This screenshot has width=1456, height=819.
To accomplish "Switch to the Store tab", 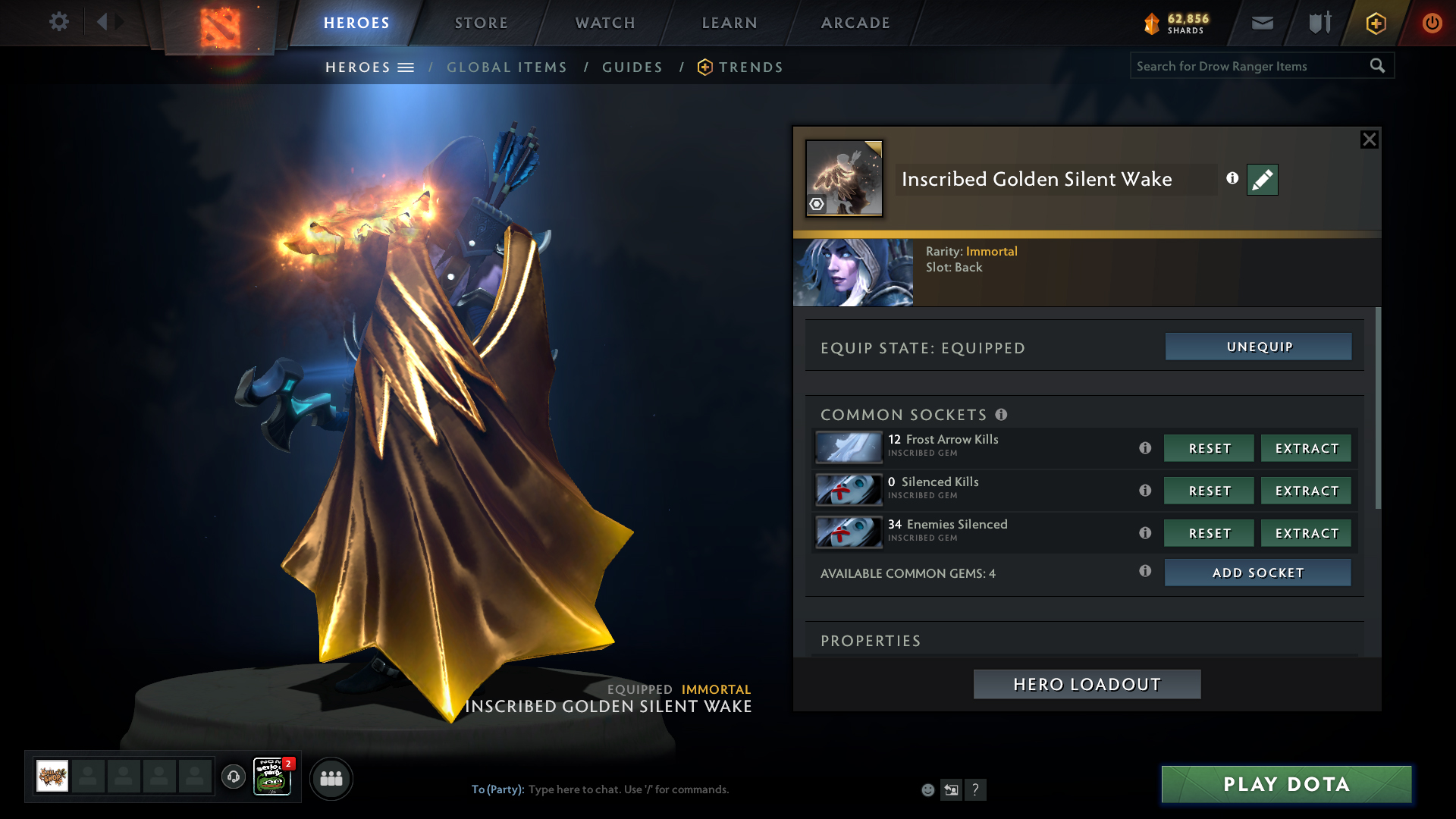I will pos(482,23).
